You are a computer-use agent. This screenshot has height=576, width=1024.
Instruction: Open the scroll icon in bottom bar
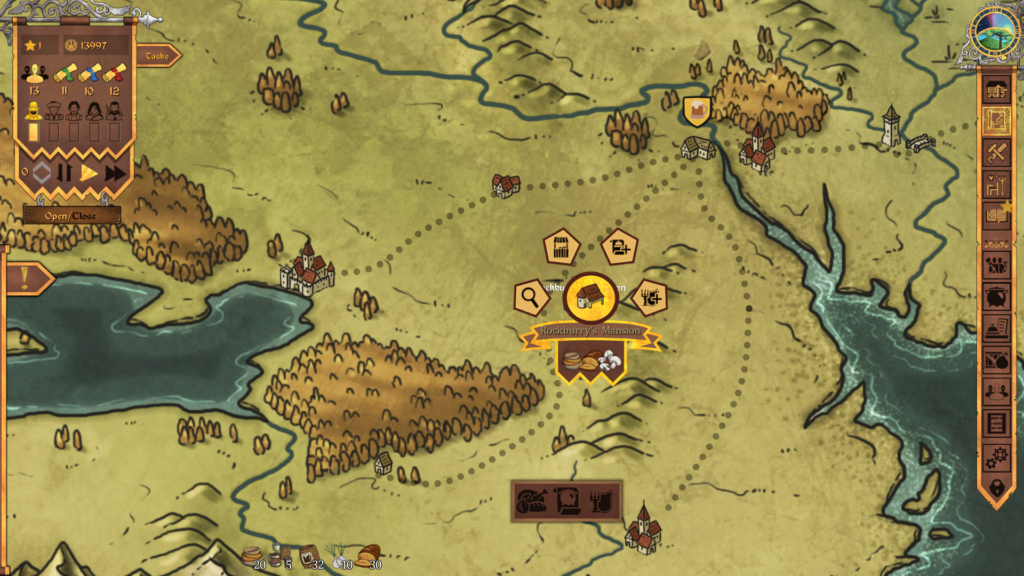[x=567, y=501]
